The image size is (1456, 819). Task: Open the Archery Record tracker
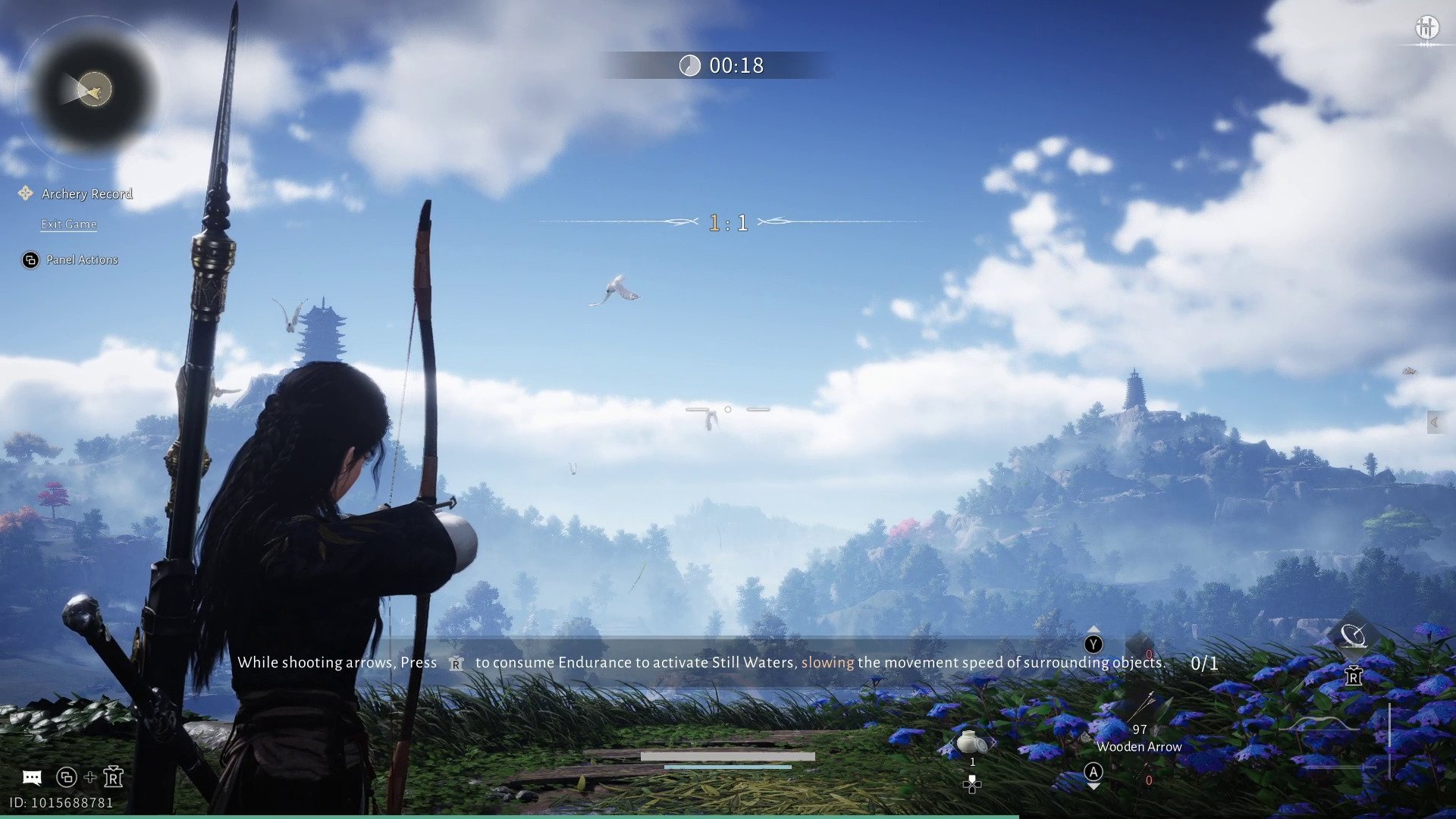coord(86,194)
